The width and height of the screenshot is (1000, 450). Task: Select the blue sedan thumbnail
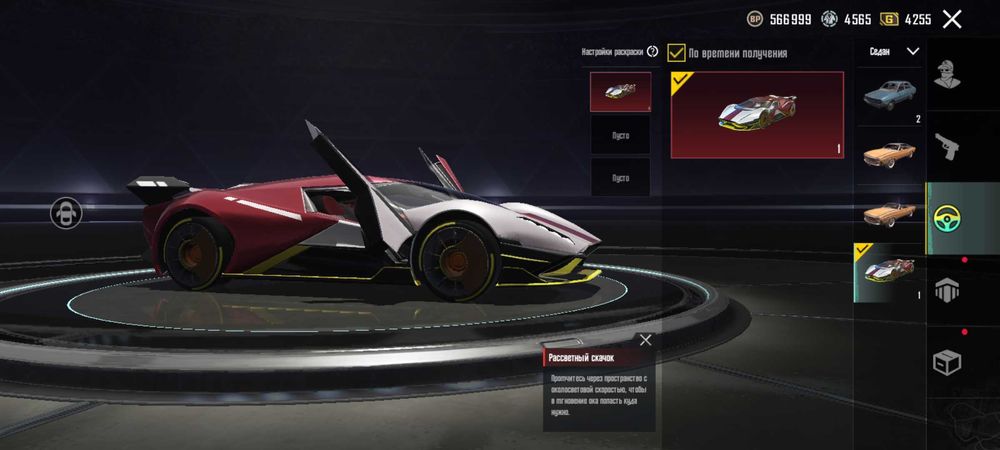(x=890, y=96)
